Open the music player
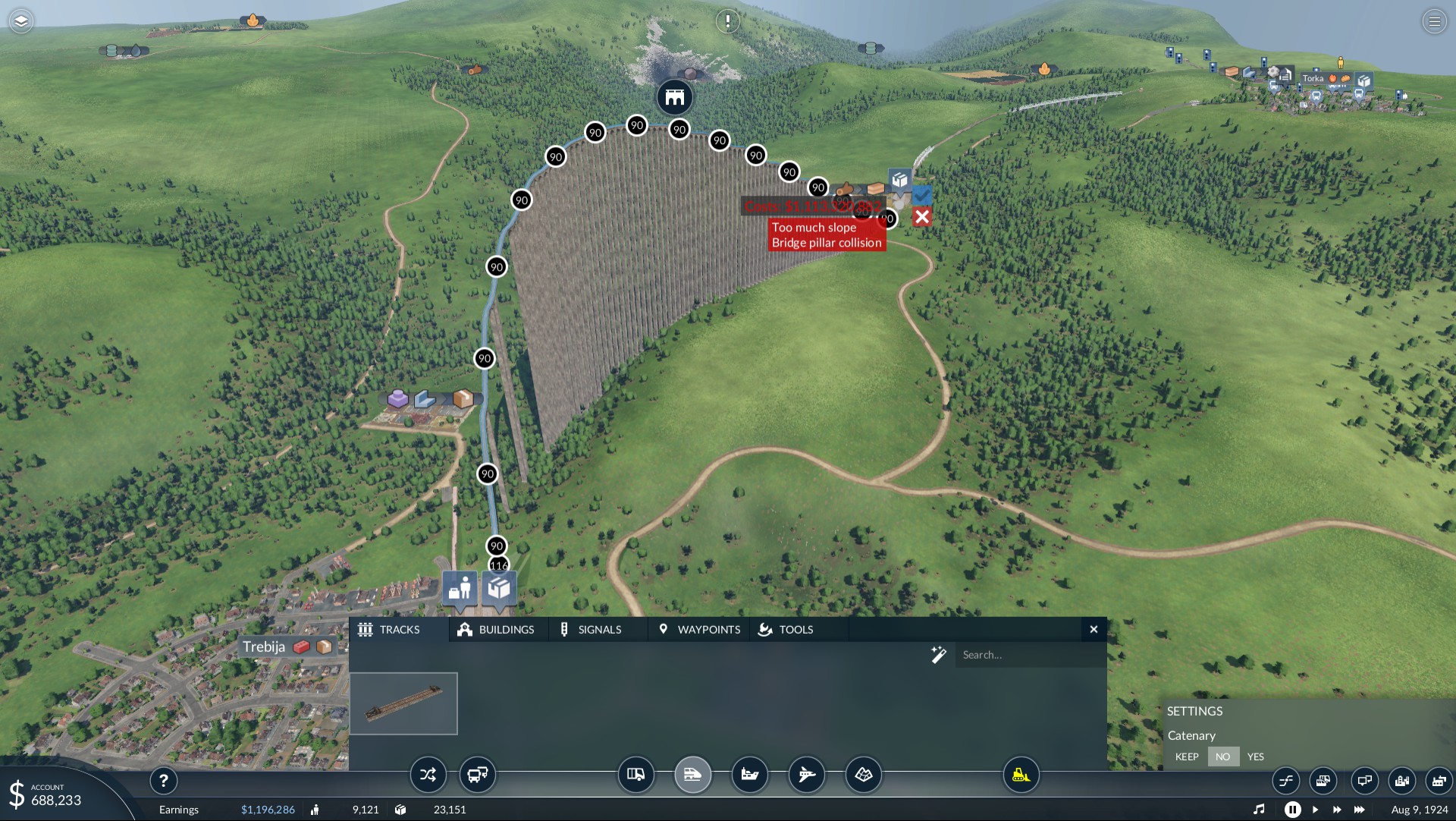Image resolution: width=1456 pixels, height=821 pixels. [1259, 810]
